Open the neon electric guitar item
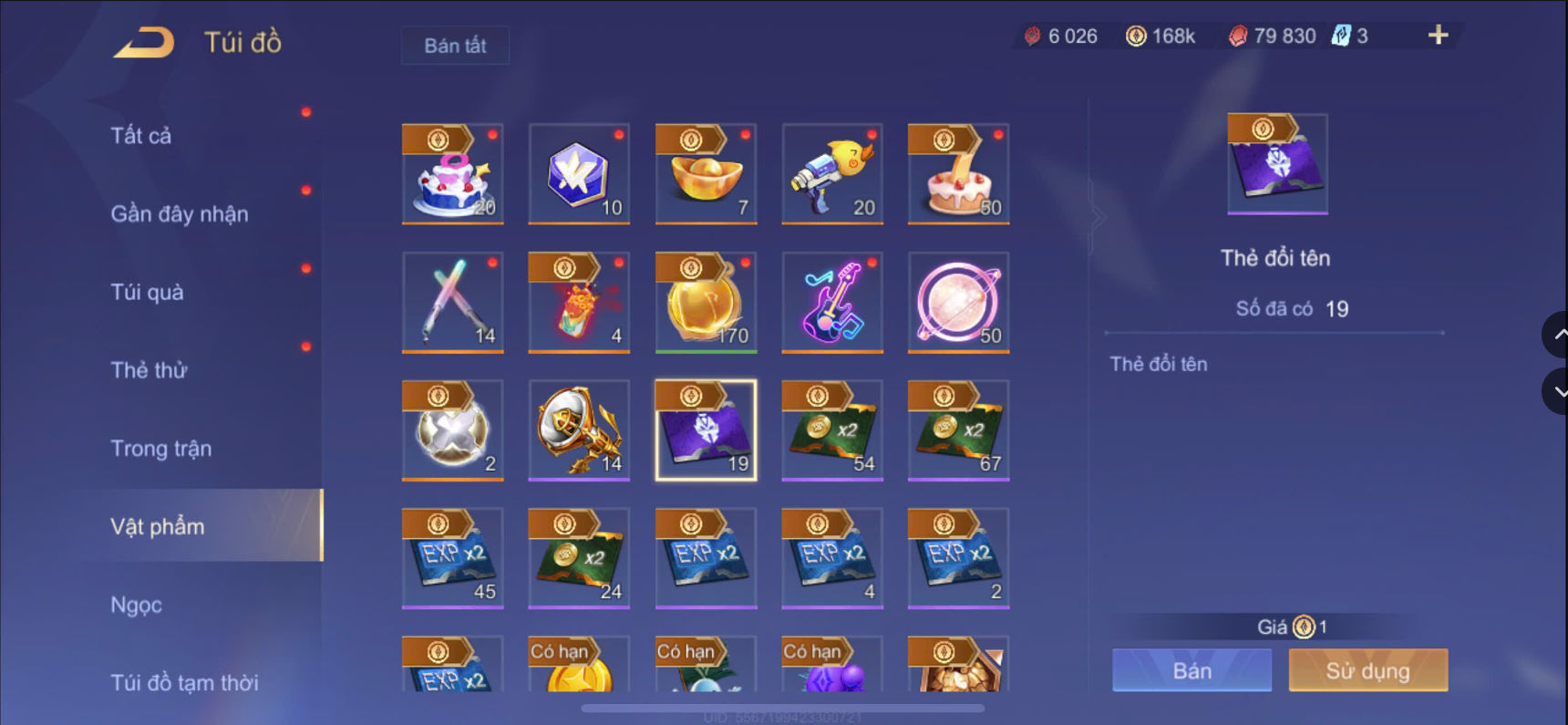 click(832, 303)
